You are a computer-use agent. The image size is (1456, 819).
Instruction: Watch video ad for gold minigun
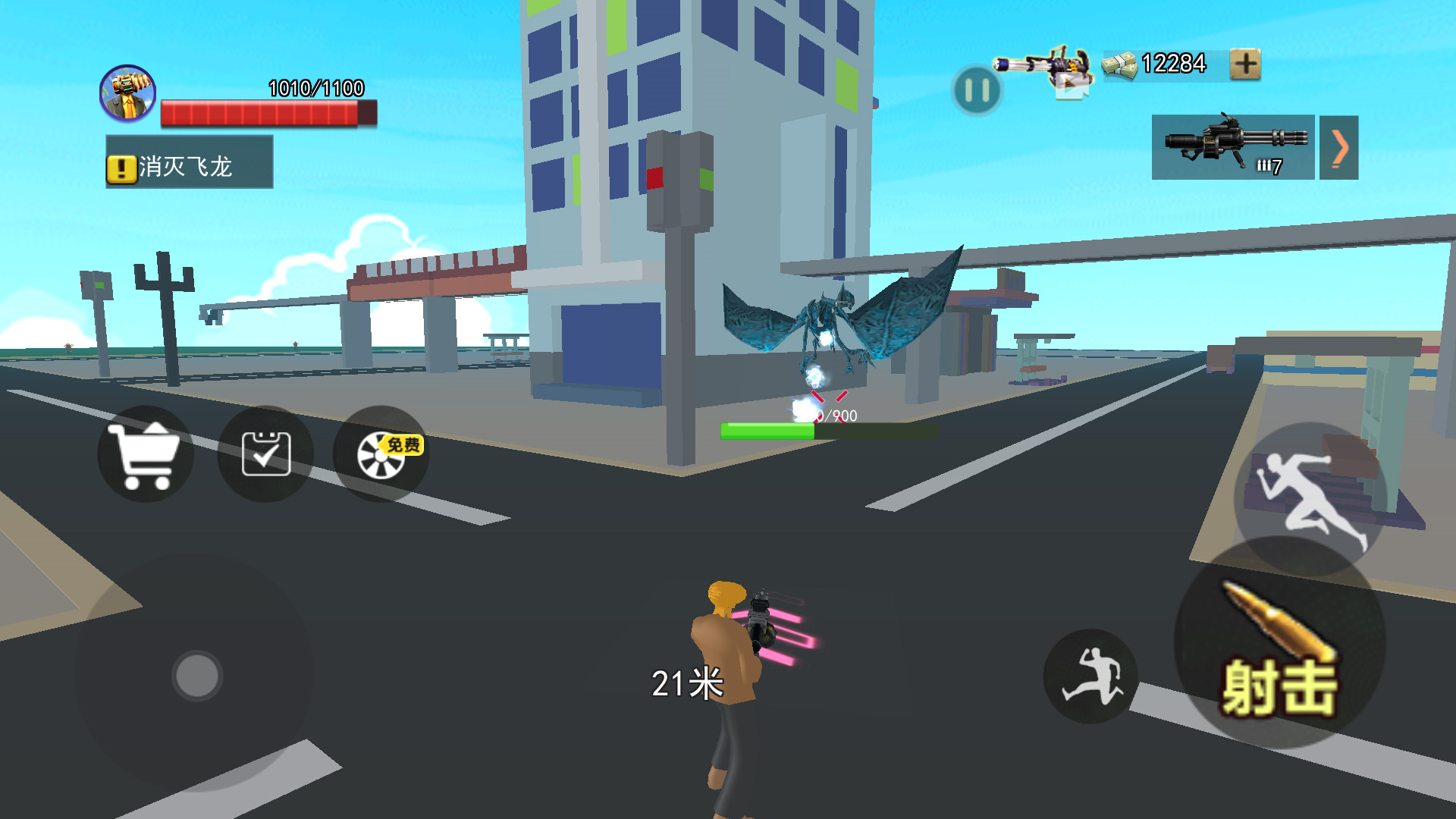(x=1046, y=70)
